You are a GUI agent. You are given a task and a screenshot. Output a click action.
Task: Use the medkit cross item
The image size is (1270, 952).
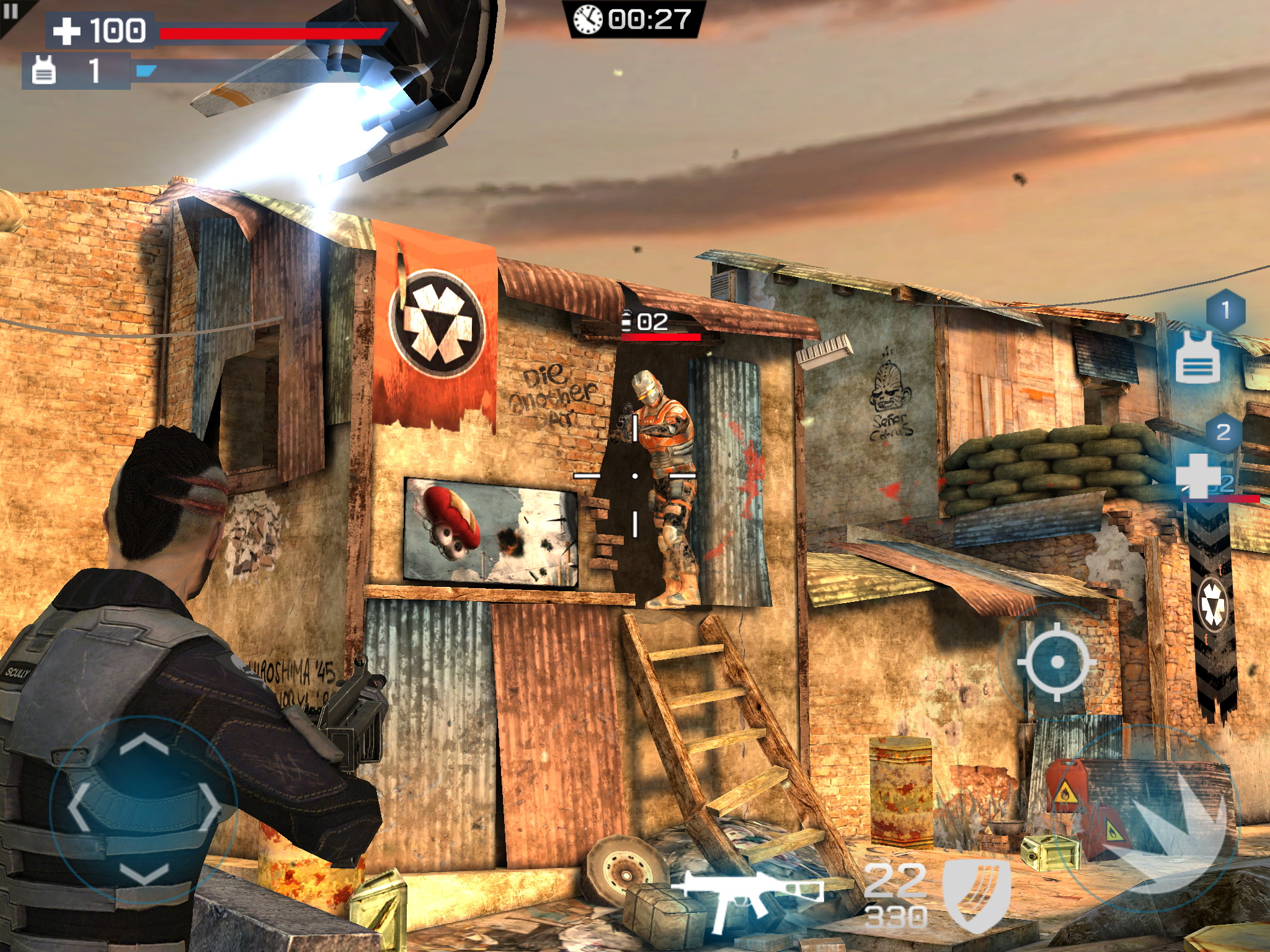tap(1198, 475)
